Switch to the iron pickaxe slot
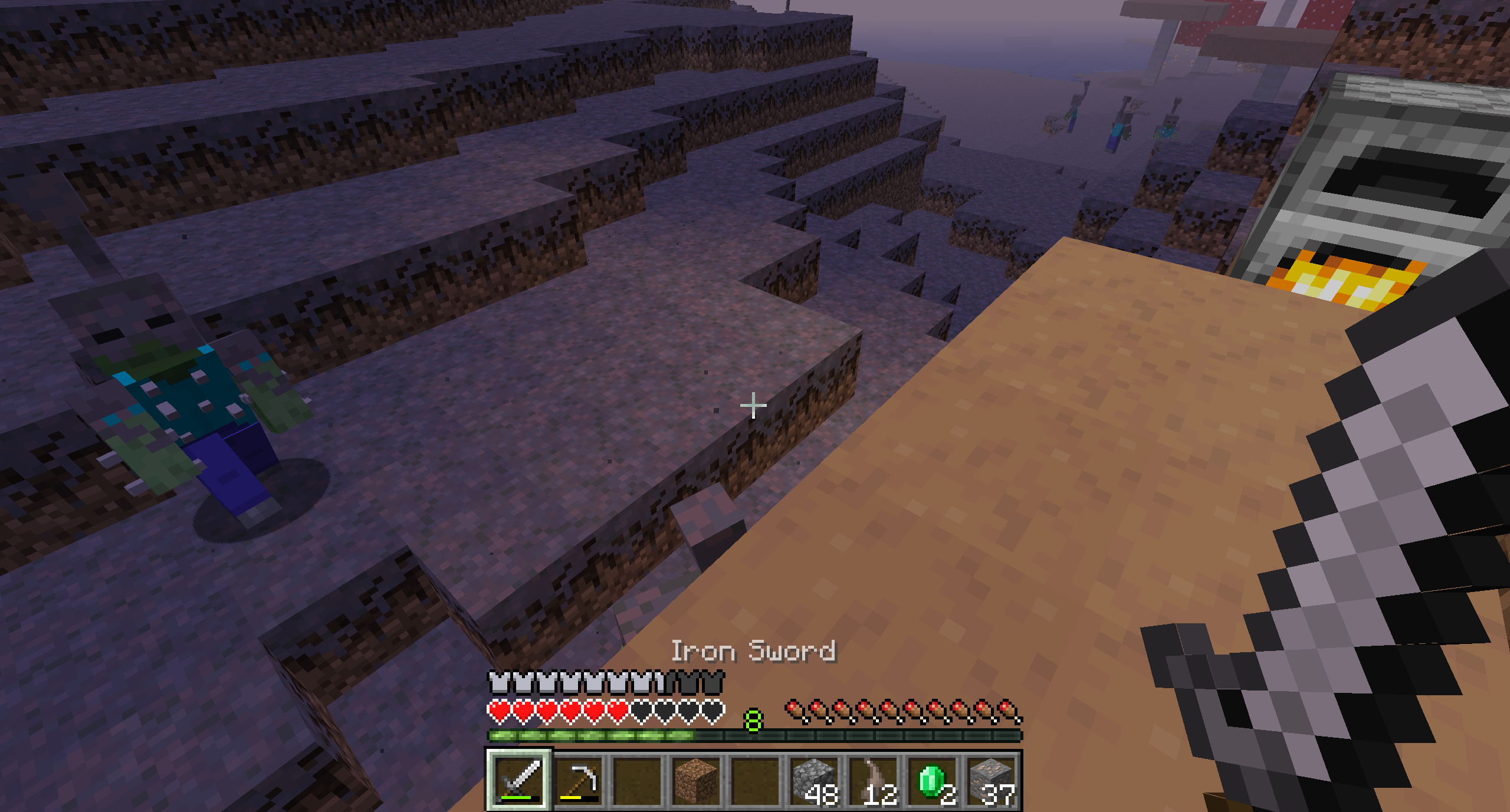The image size is (1510, 812). click(578, 780)
